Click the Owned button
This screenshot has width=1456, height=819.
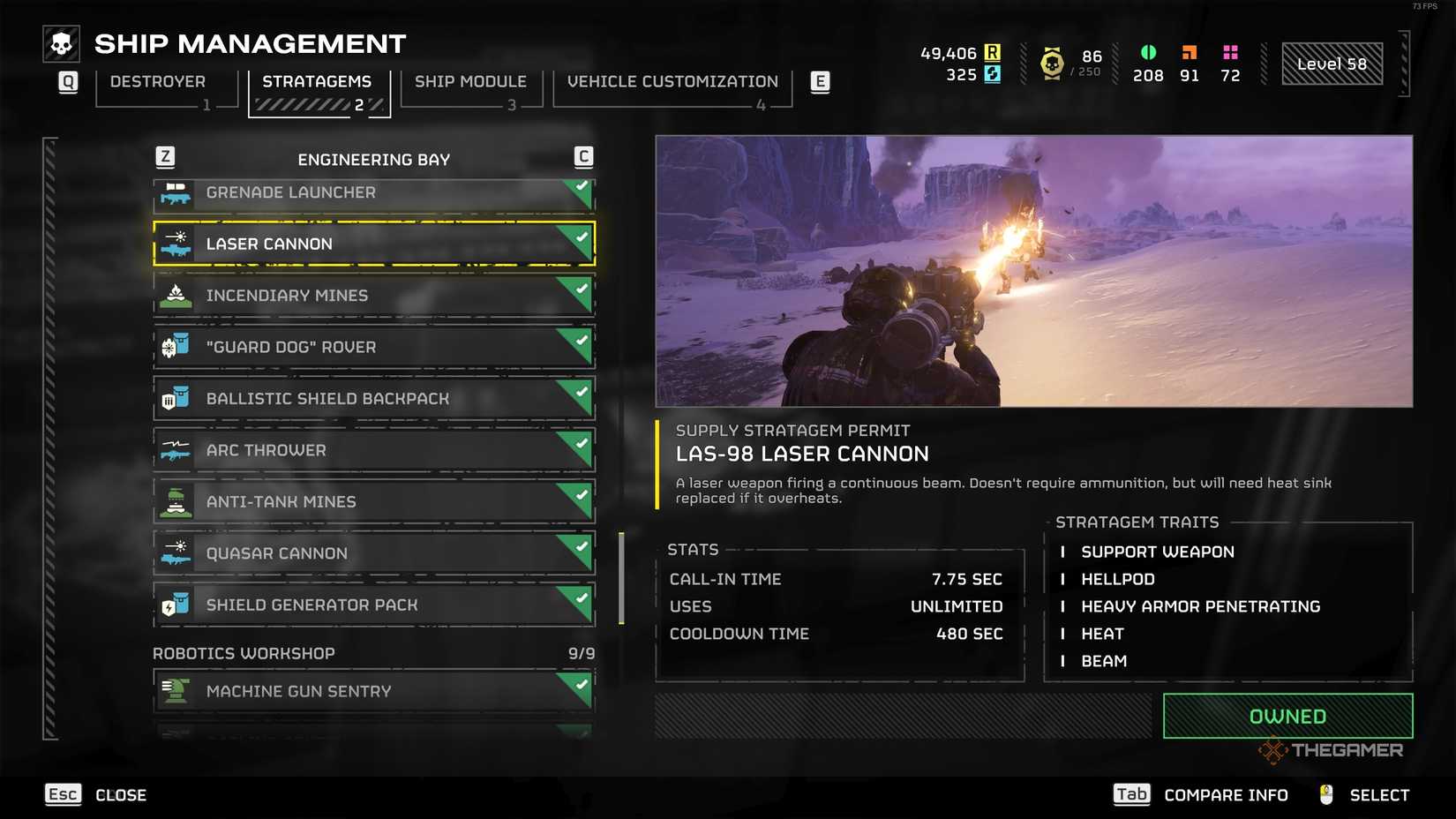point(1287,716)
